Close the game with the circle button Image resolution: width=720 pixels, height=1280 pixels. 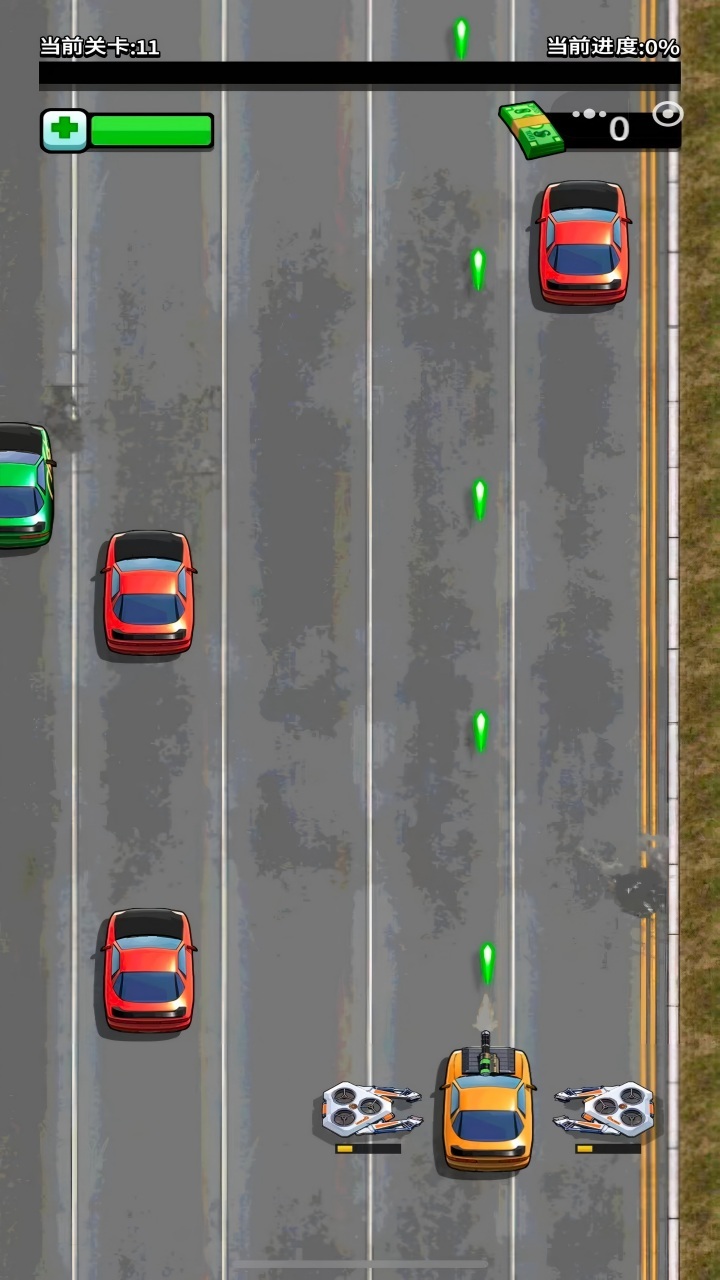tap(667, 114)
